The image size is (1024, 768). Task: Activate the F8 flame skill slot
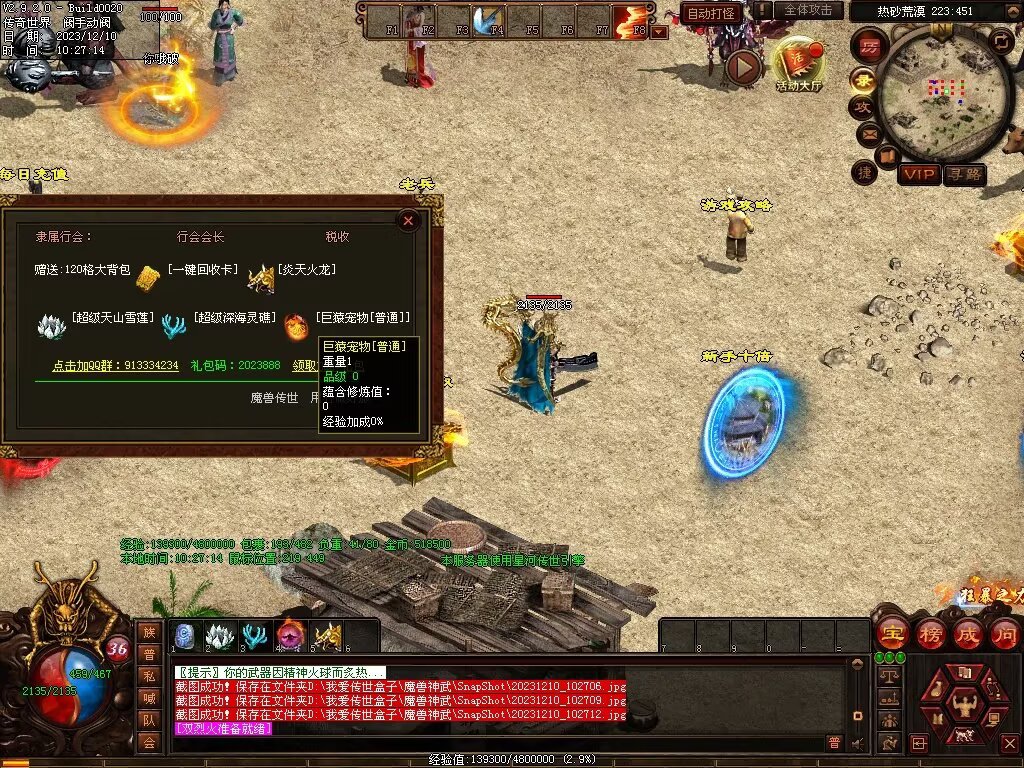coord(631,21)
